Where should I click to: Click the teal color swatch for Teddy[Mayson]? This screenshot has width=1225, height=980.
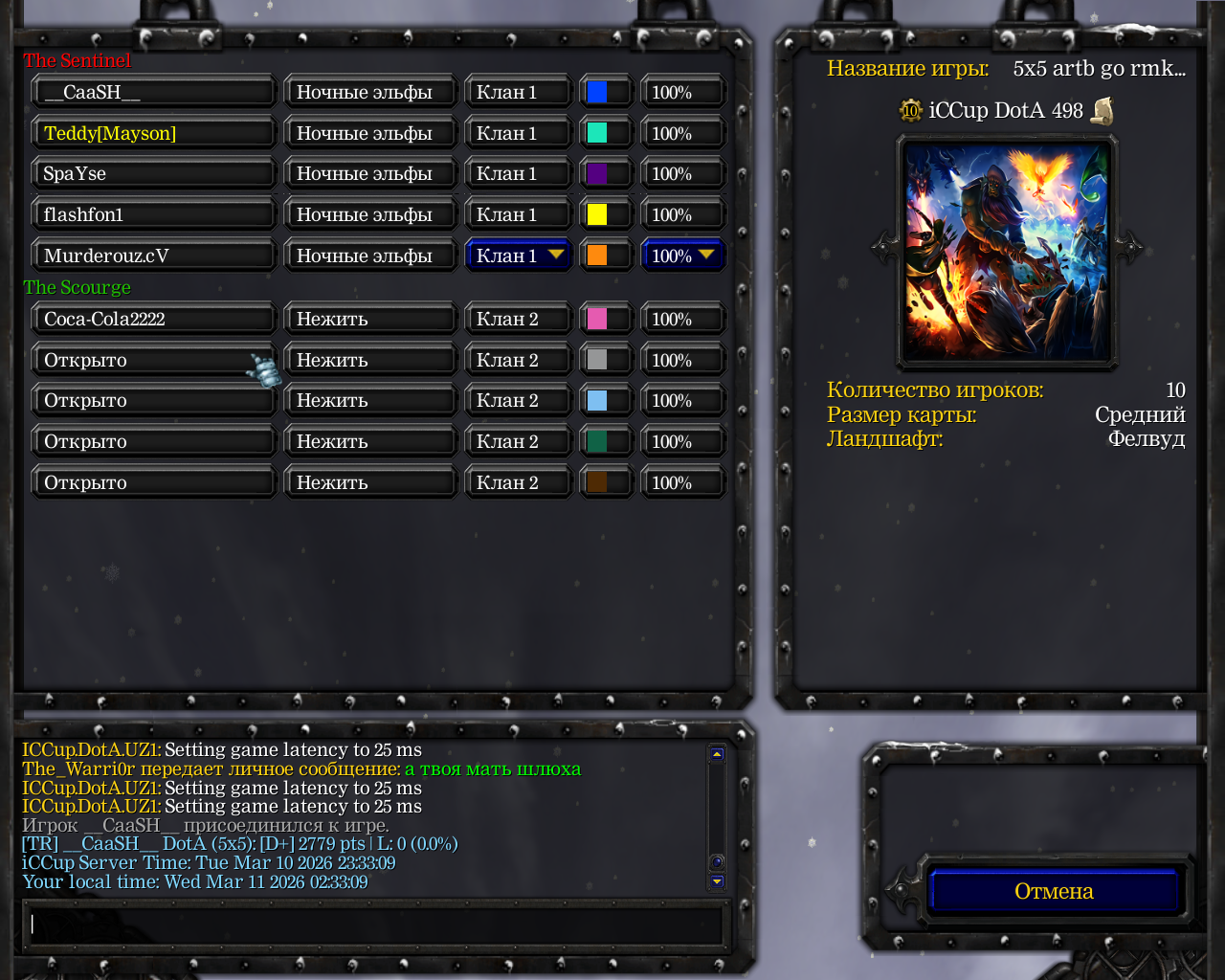pyautogui.click(x=597, y=133)
